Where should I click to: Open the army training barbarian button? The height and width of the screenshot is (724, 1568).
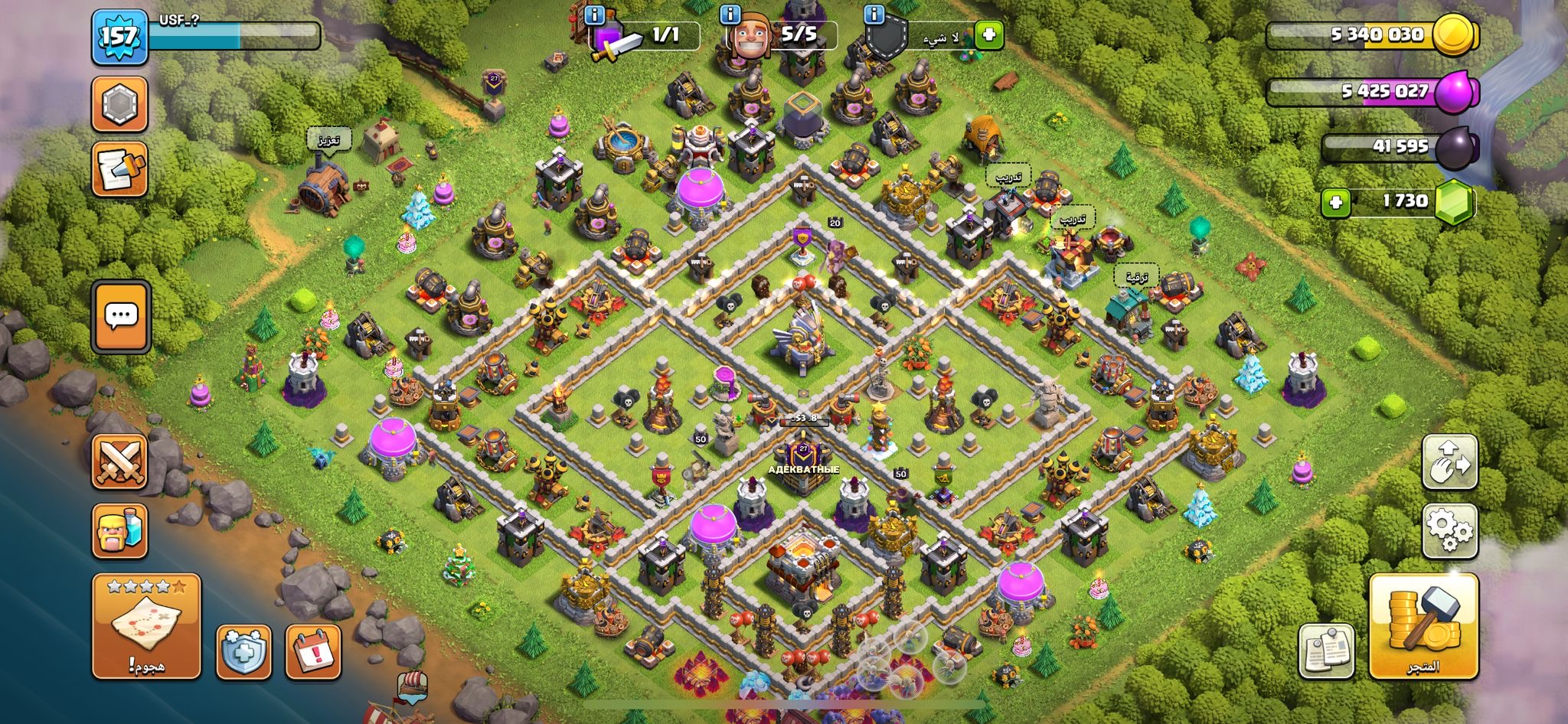click(x=119, y=530)
